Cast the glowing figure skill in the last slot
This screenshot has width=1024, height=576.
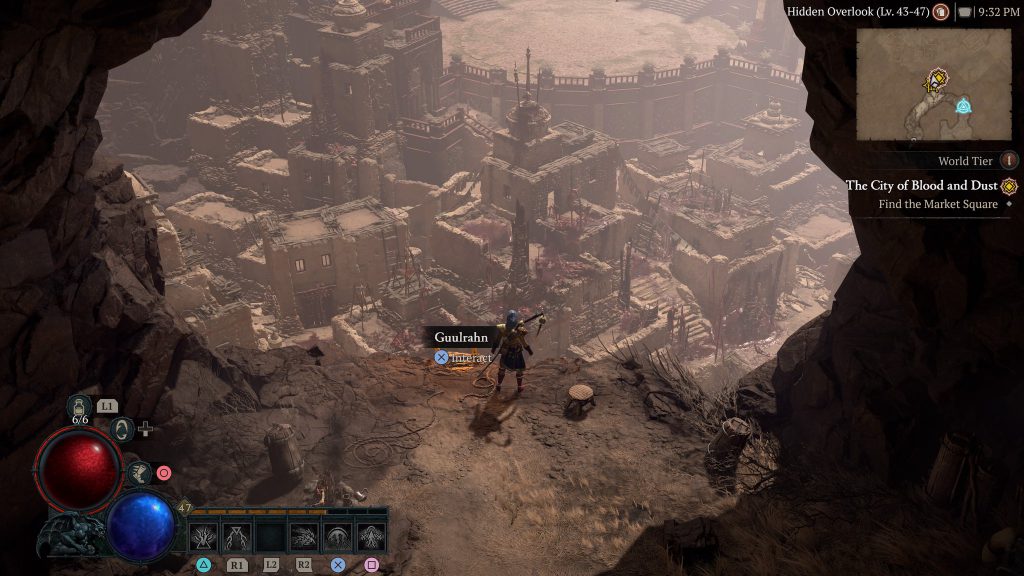click(x=371, y=537)
